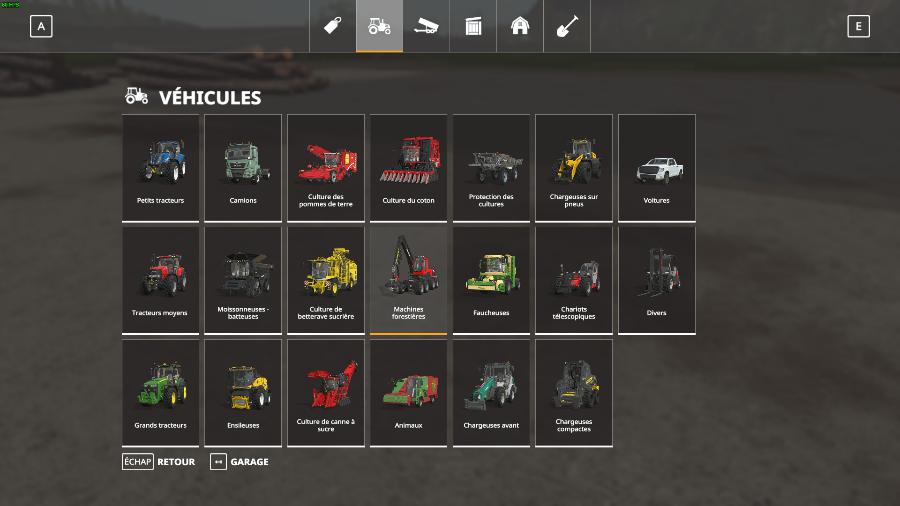The image size is (900, 506).
Task: Open the Faucheuses category
Action: point(491,280)
